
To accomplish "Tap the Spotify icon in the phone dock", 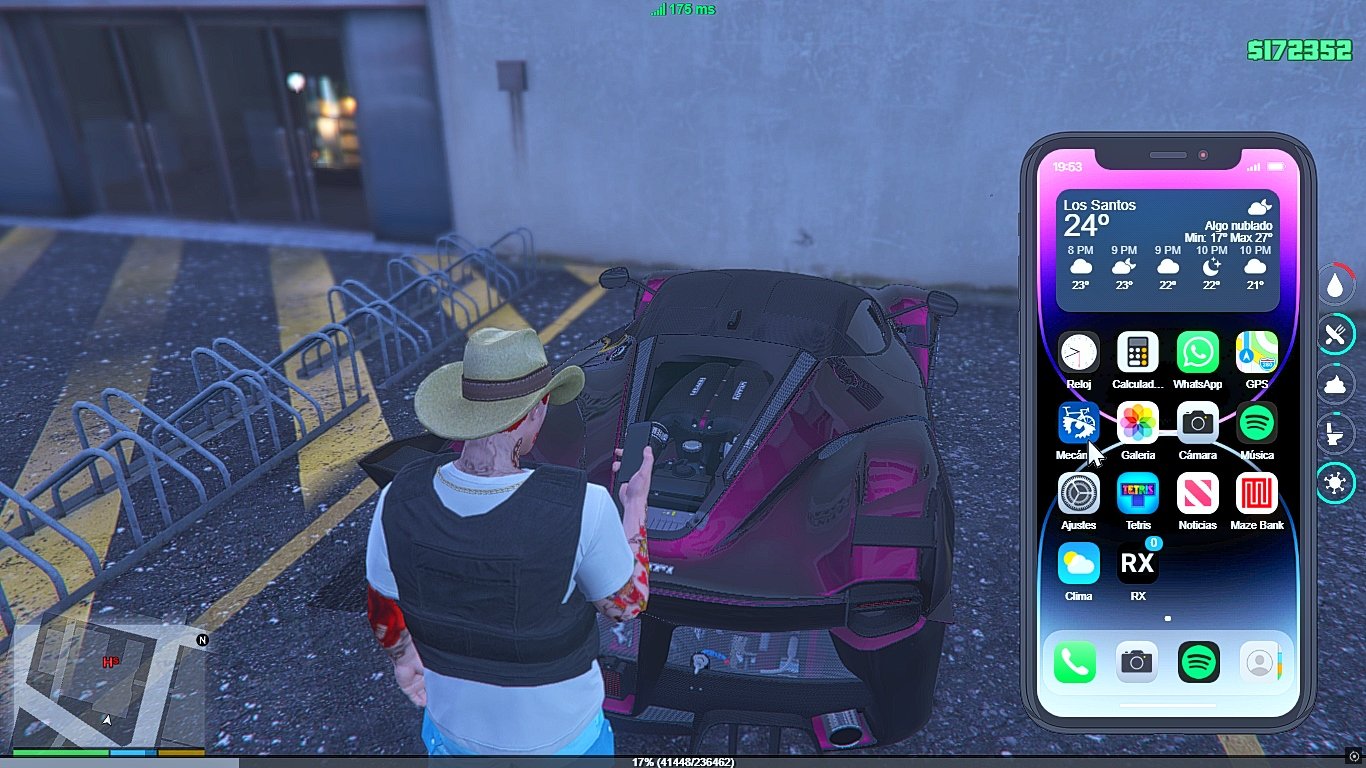I will click(x=1198, y=662).
